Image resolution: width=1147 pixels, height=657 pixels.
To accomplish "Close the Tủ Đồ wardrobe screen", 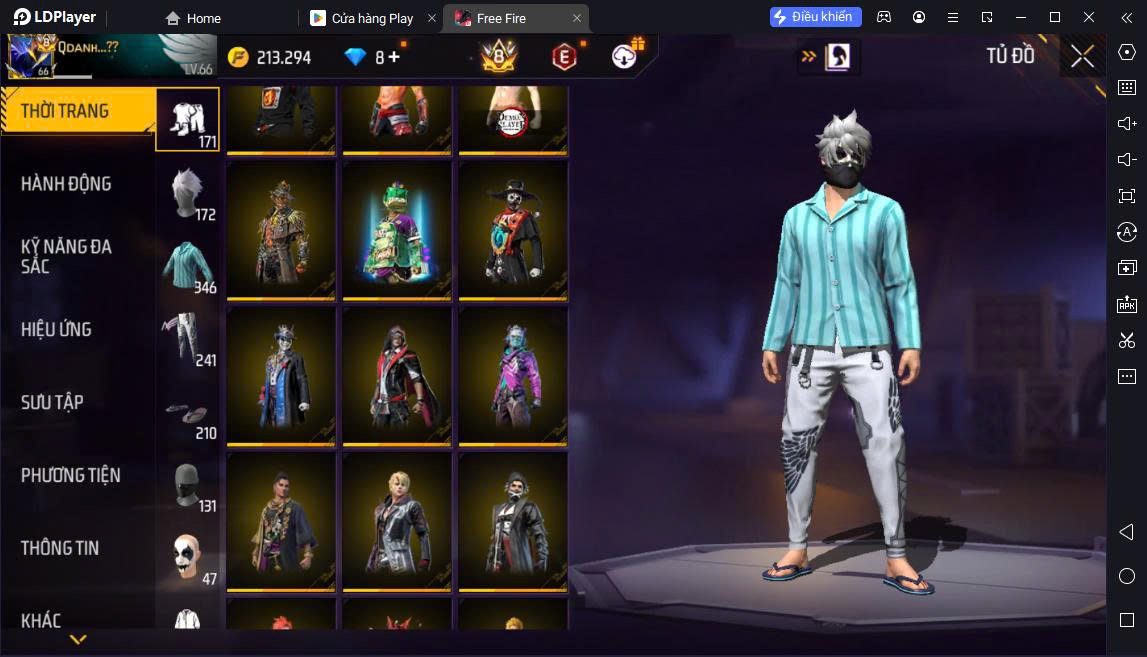I will (x=1082, y=57).
